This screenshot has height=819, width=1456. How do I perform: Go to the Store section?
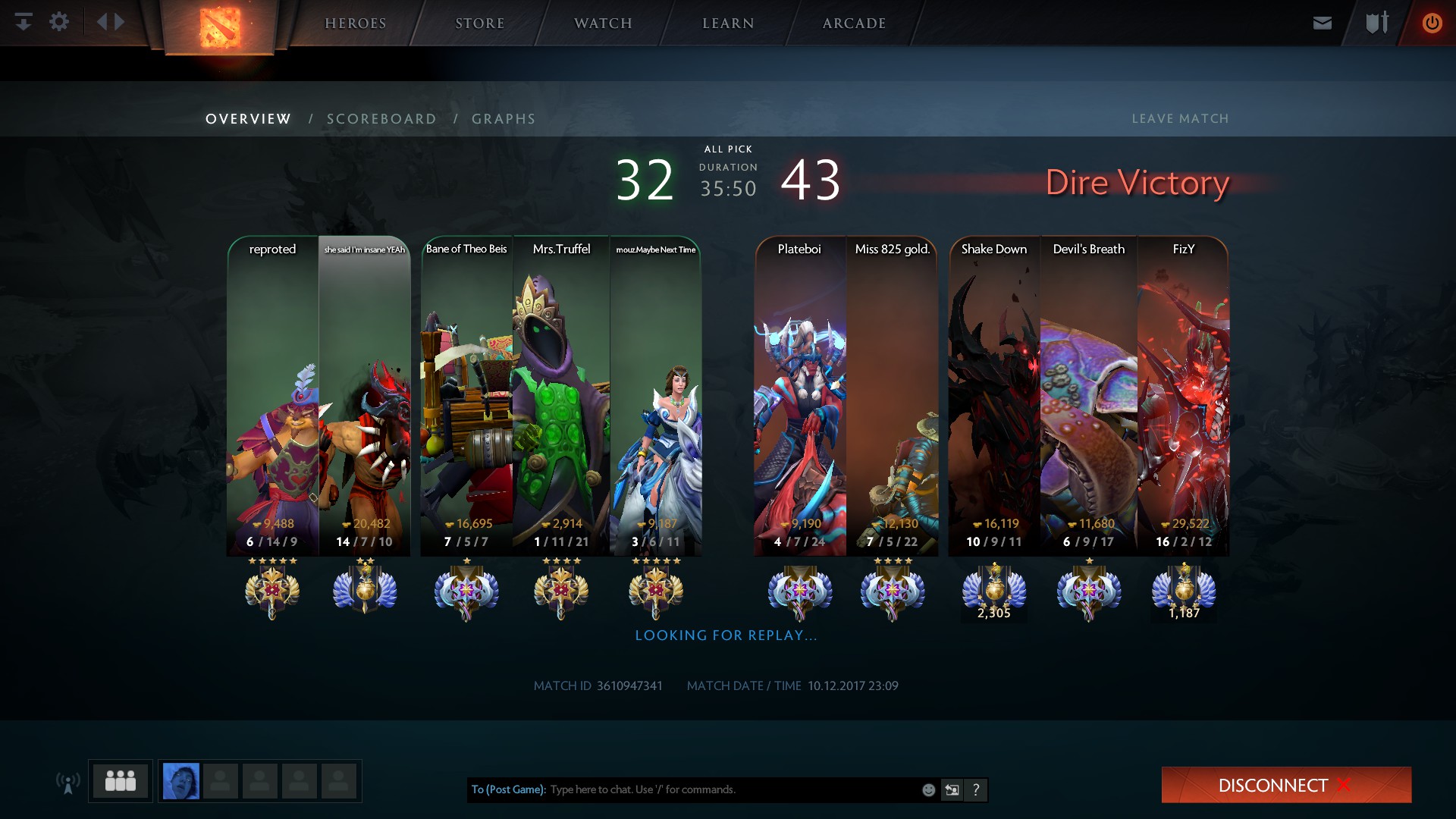pos(479,24)
